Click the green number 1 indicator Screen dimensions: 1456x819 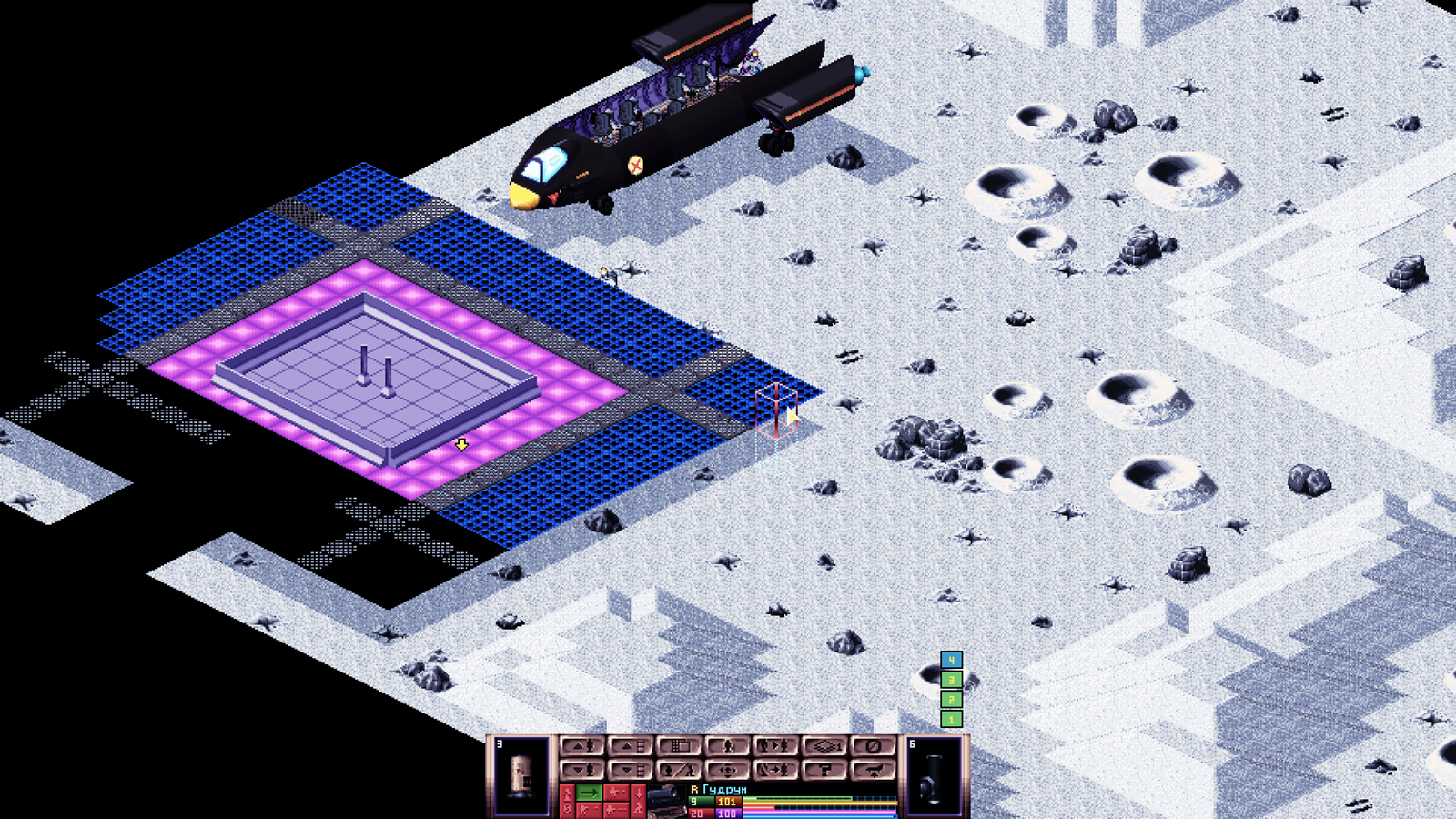pyautogui.click(x=951, y=719)
